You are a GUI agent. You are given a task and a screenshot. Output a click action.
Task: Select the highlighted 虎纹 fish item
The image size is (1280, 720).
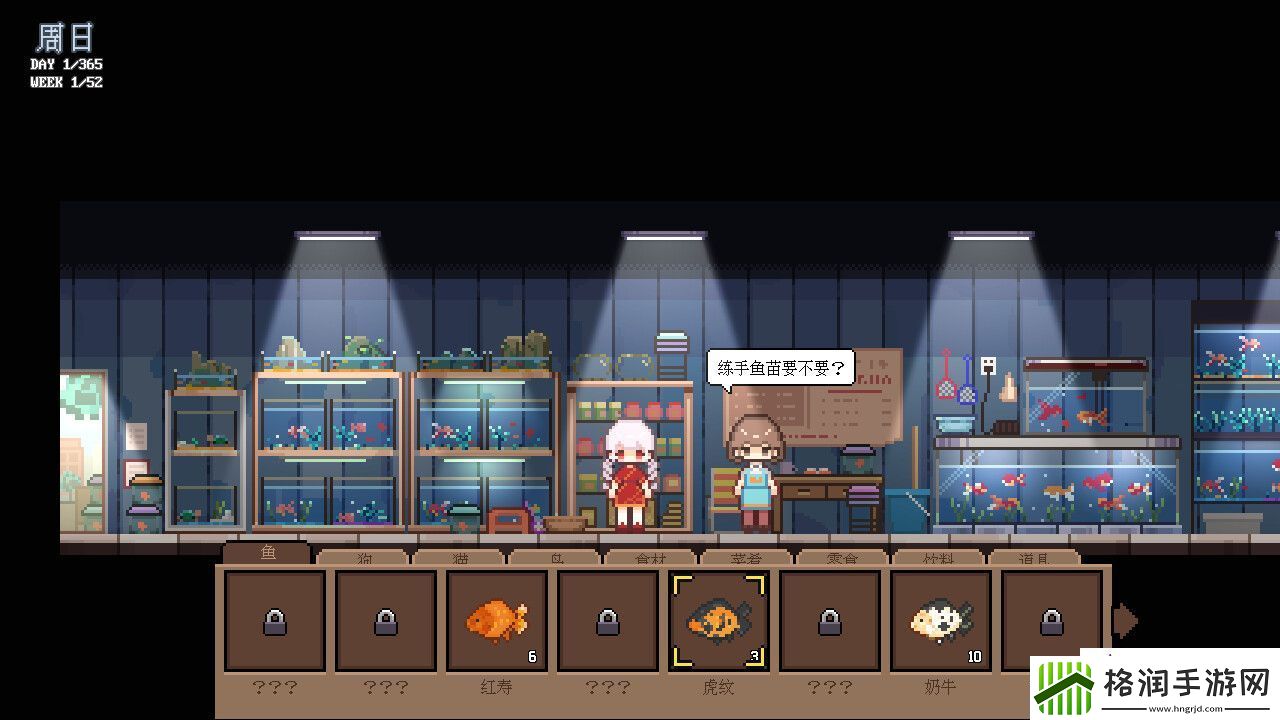coord(718,620)
